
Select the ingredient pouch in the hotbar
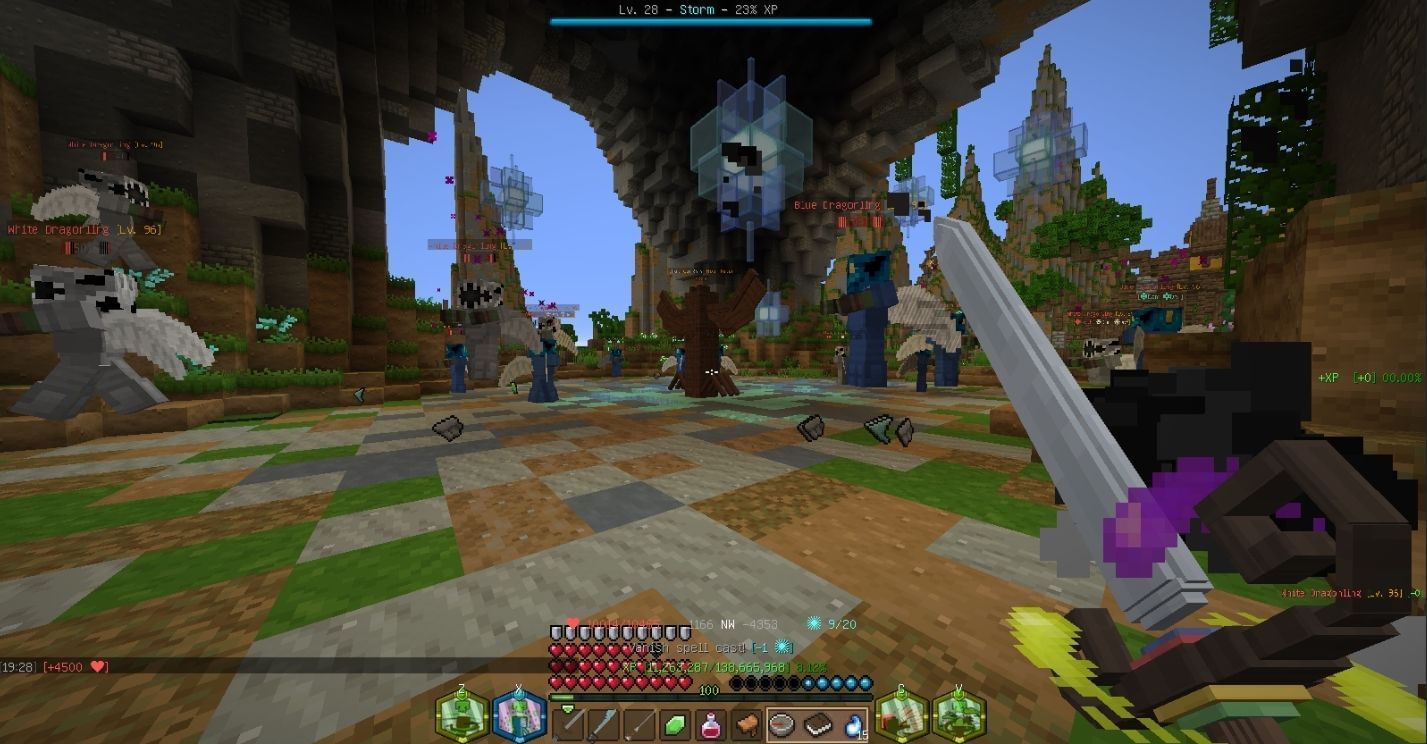[x=746, y=724]
